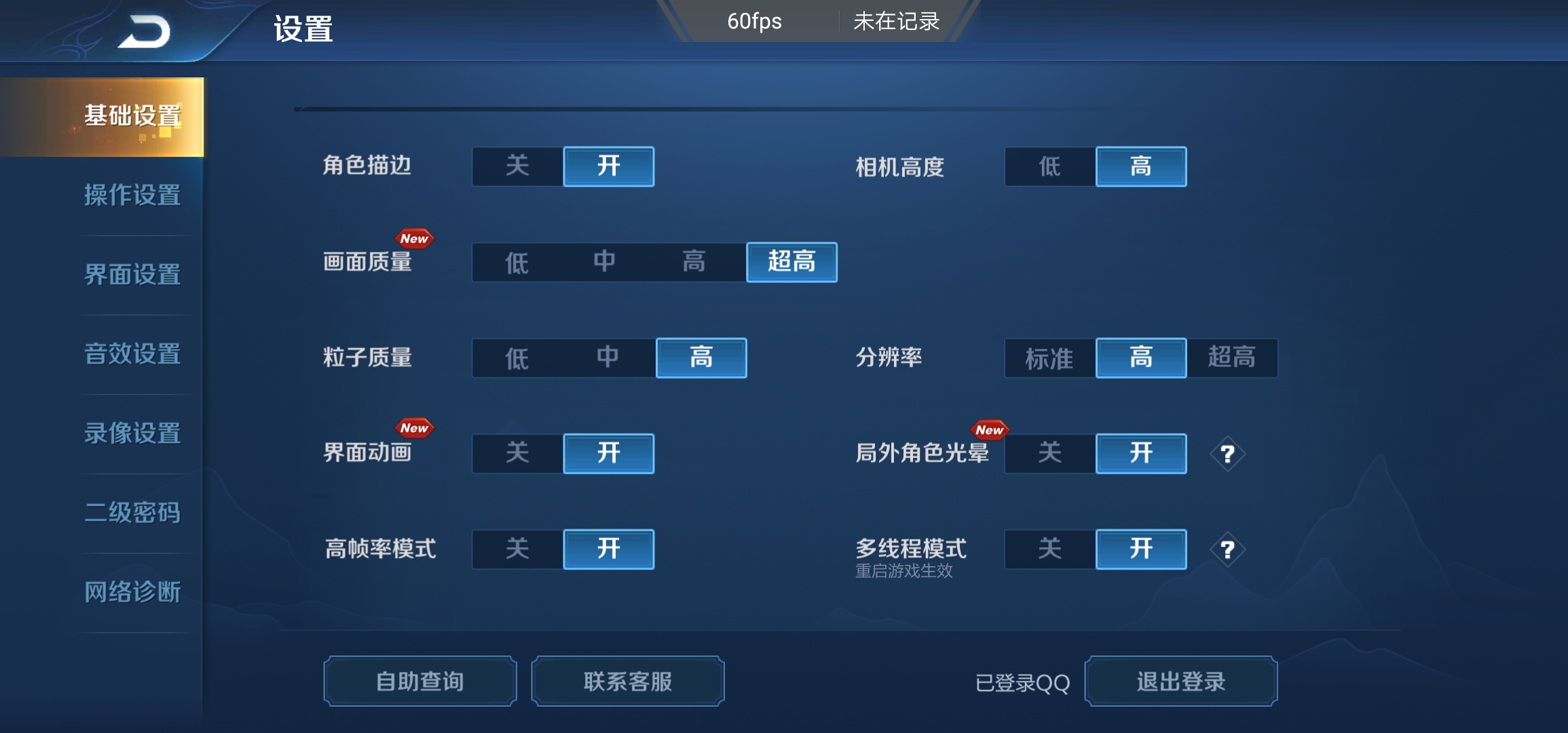
Task: Disable 高帧率模式 high frame rate mode
Action: tap(517, 550)
